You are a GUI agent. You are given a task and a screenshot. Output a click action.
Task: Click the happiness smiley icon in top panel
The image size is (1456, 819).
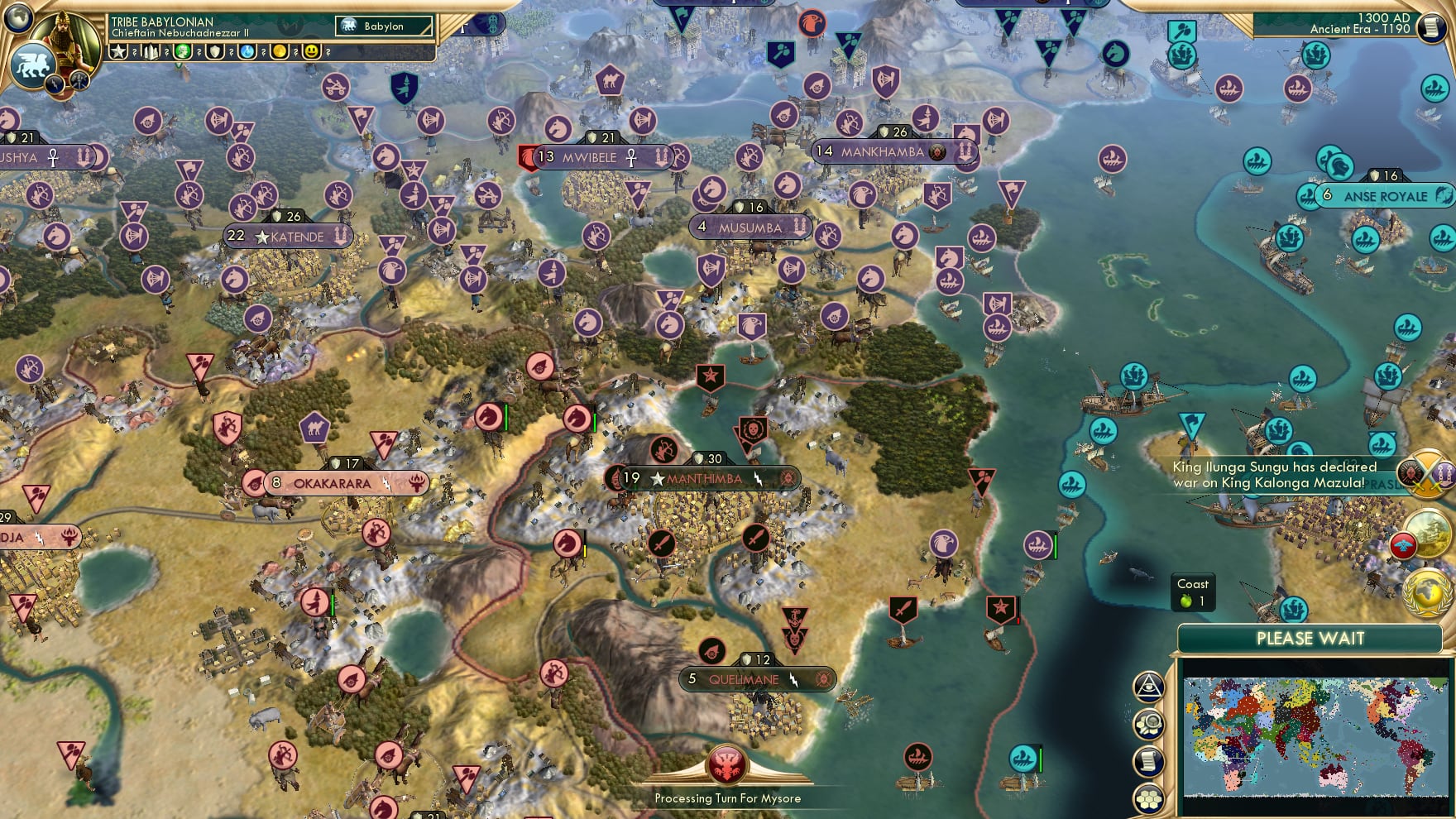click(313, 52)
